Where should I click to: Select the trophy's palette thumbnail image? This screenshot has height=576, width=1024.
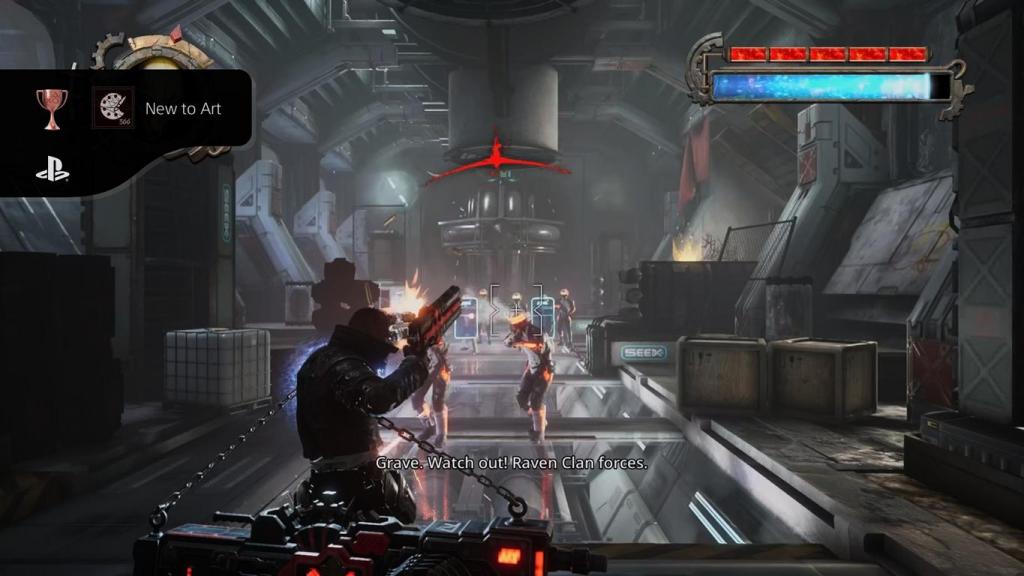coord(113,108)
